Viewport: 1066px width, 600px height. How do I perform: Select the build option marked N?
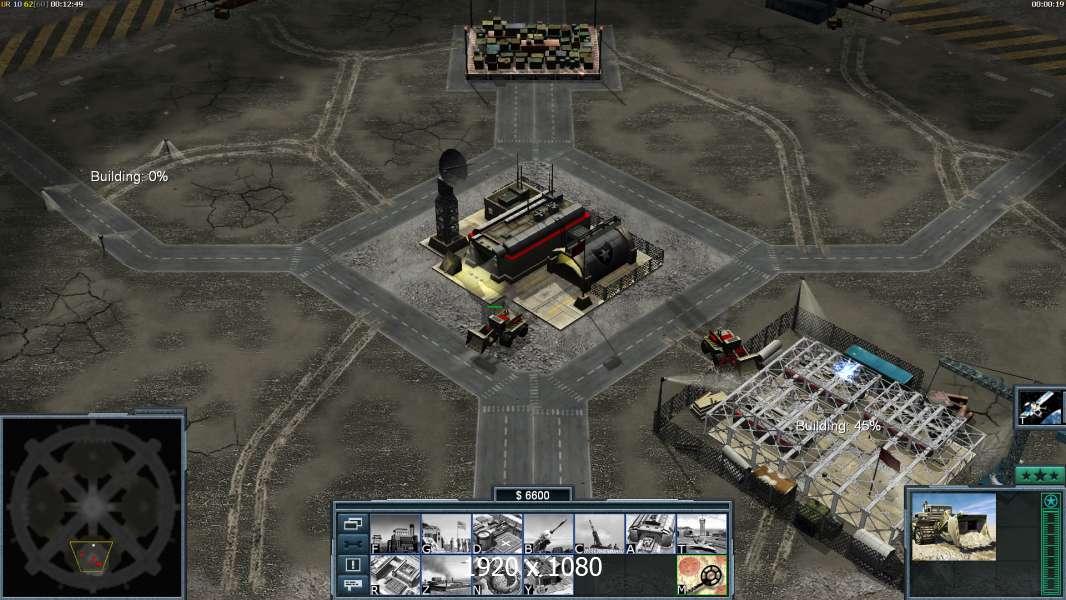(x=497, y=575)
